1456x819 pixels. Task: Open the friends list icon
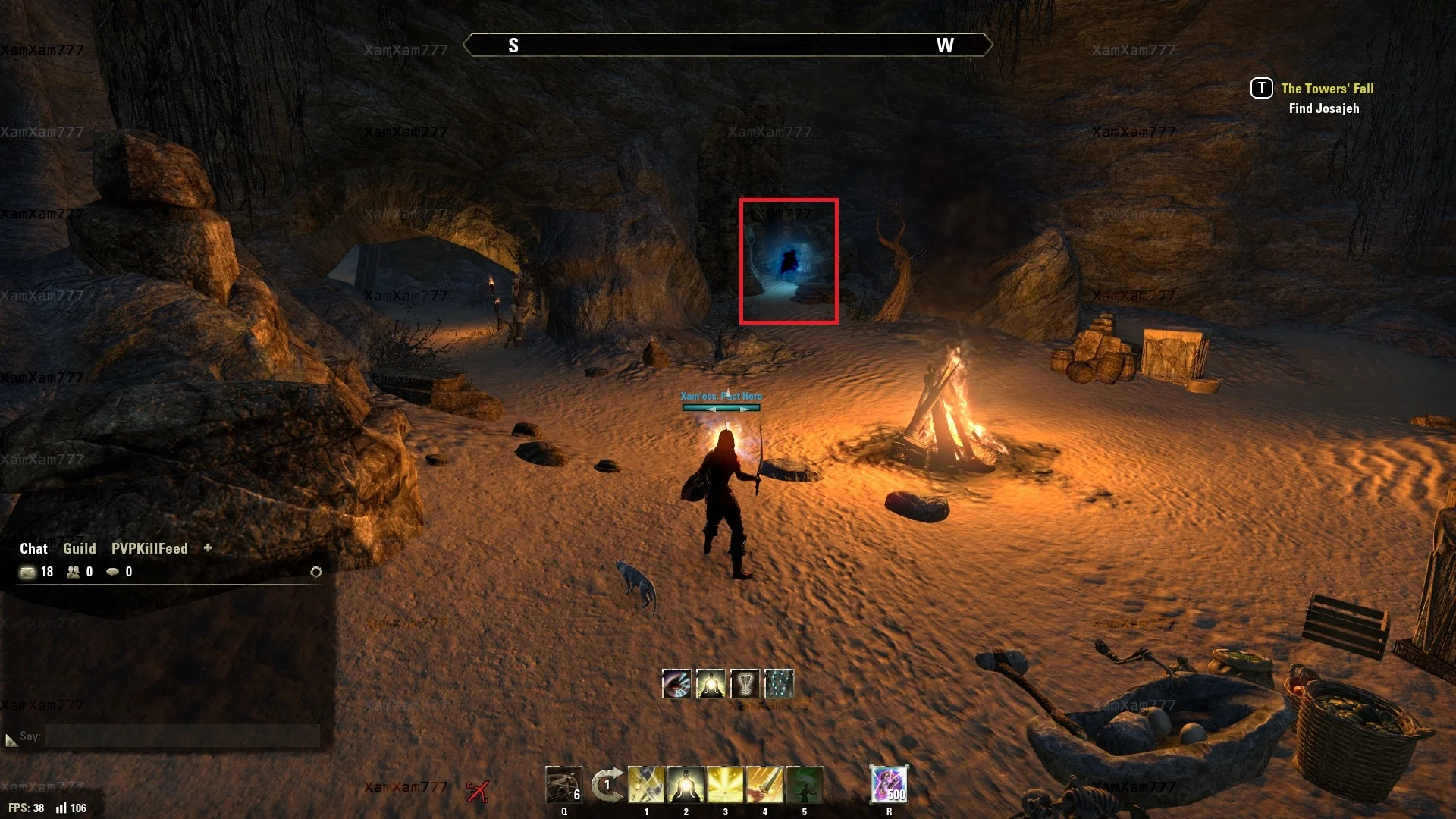tap(73, 572)
